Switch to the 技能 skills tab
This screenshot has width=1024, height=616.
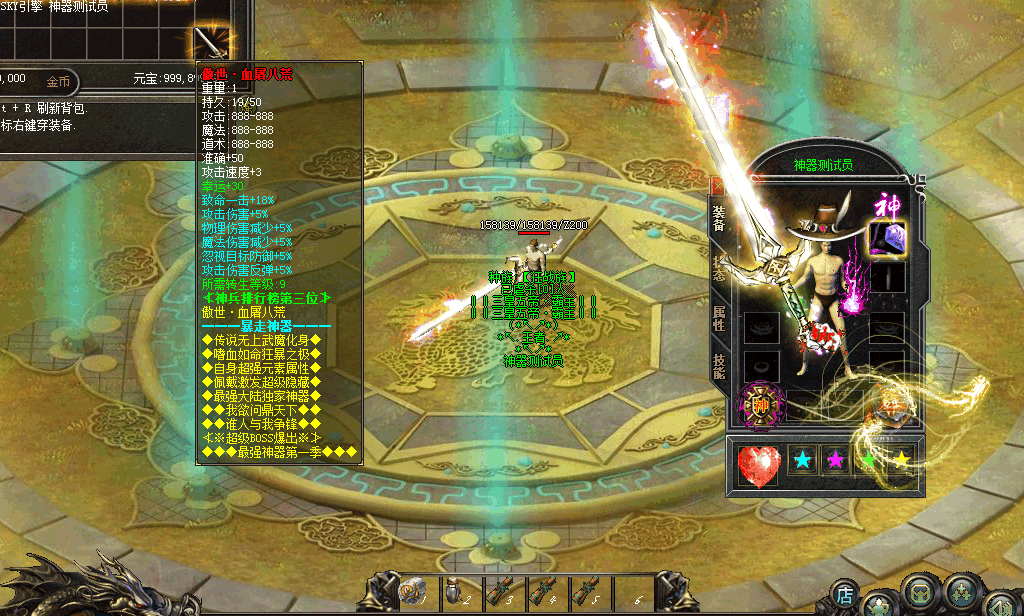click(x=718, y=366)
